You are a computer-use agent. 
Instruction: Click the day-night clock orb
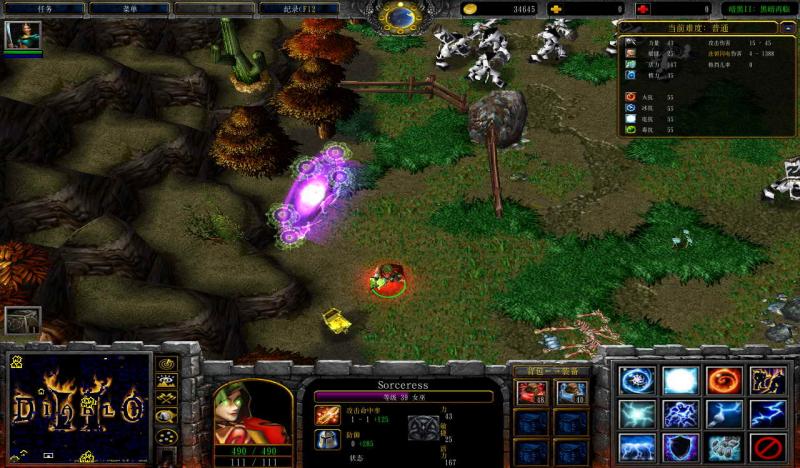[403, 15]
